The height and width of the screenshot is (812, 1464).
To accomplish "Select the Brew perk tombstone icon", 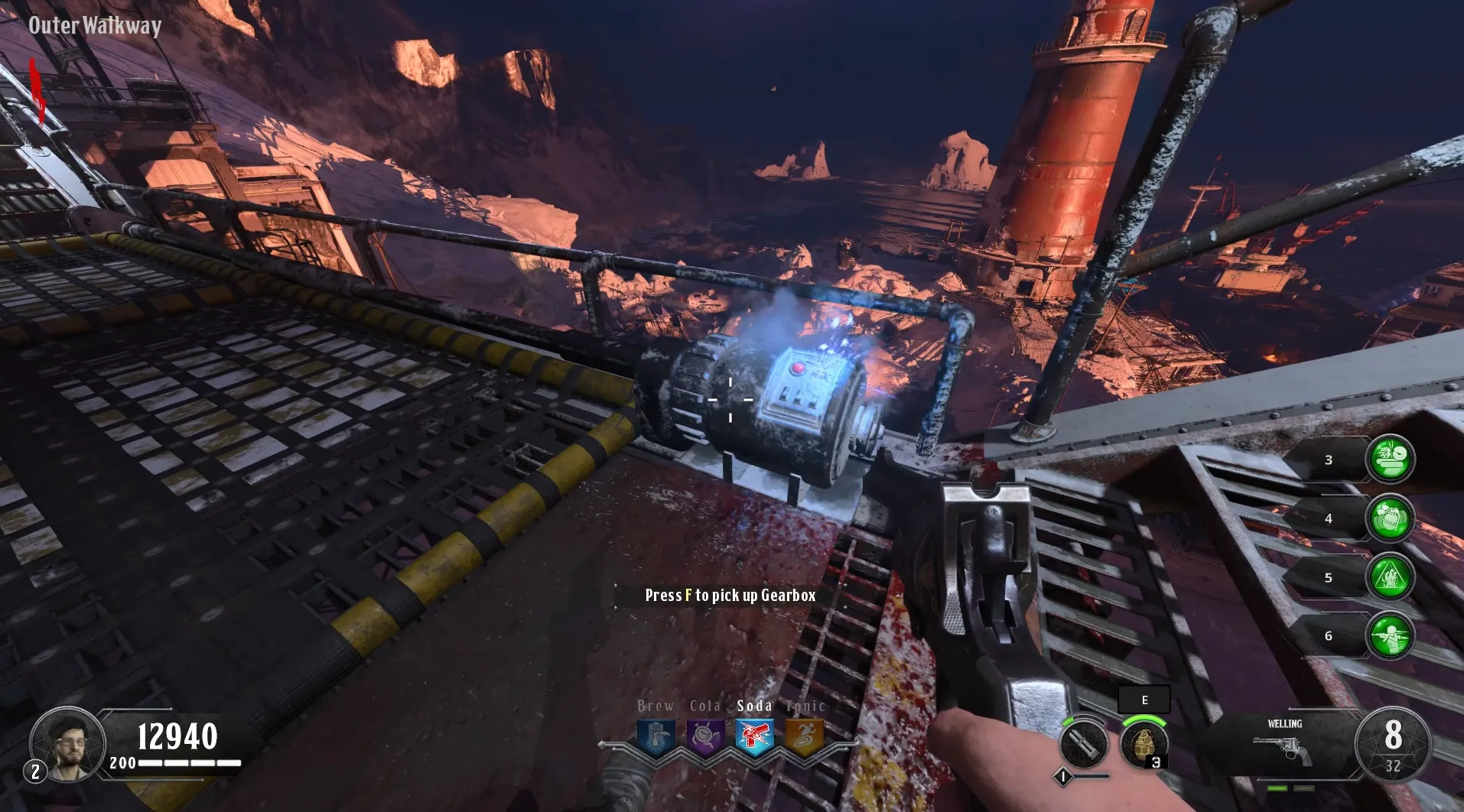I will (656, 737).
